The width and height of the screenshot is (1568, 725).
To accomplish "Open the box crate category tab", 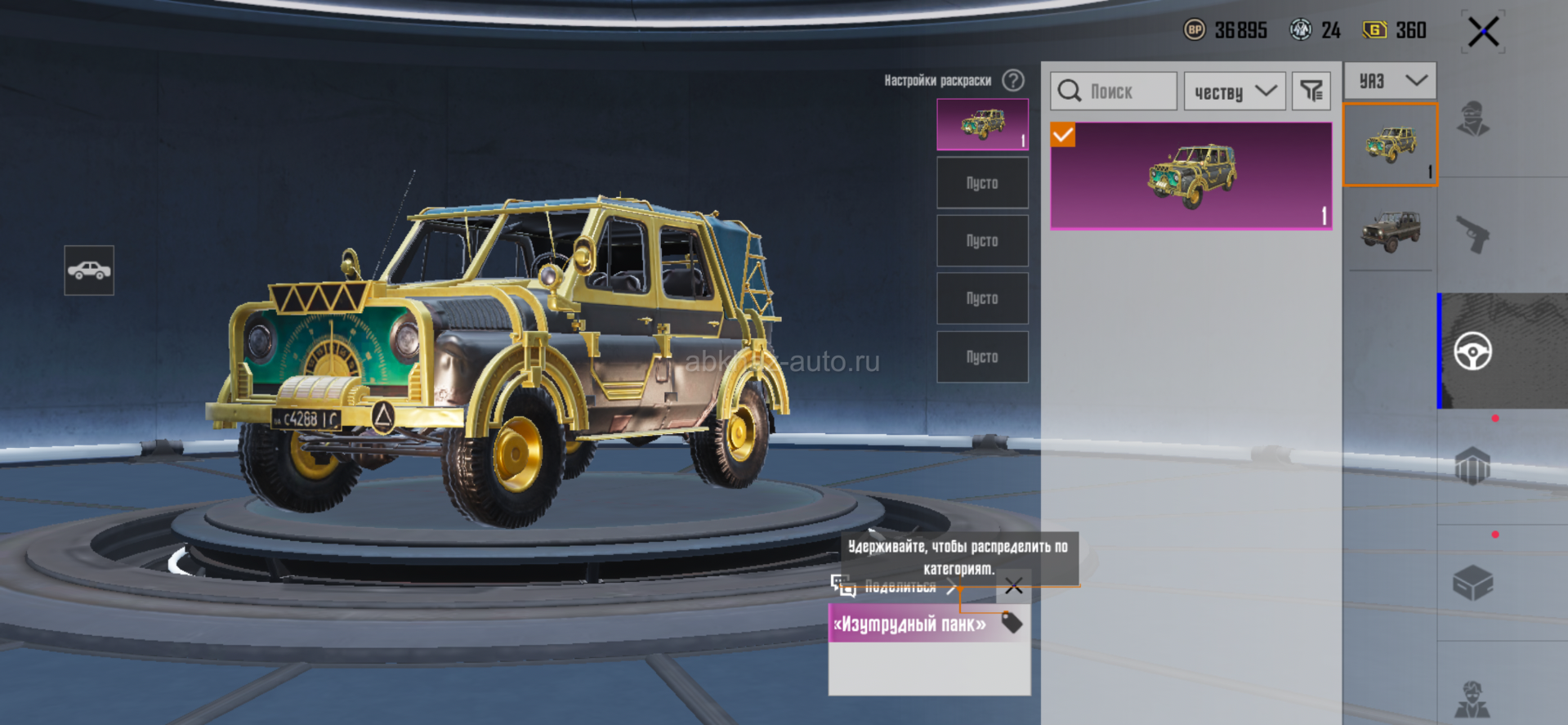I will (1472, 583).
